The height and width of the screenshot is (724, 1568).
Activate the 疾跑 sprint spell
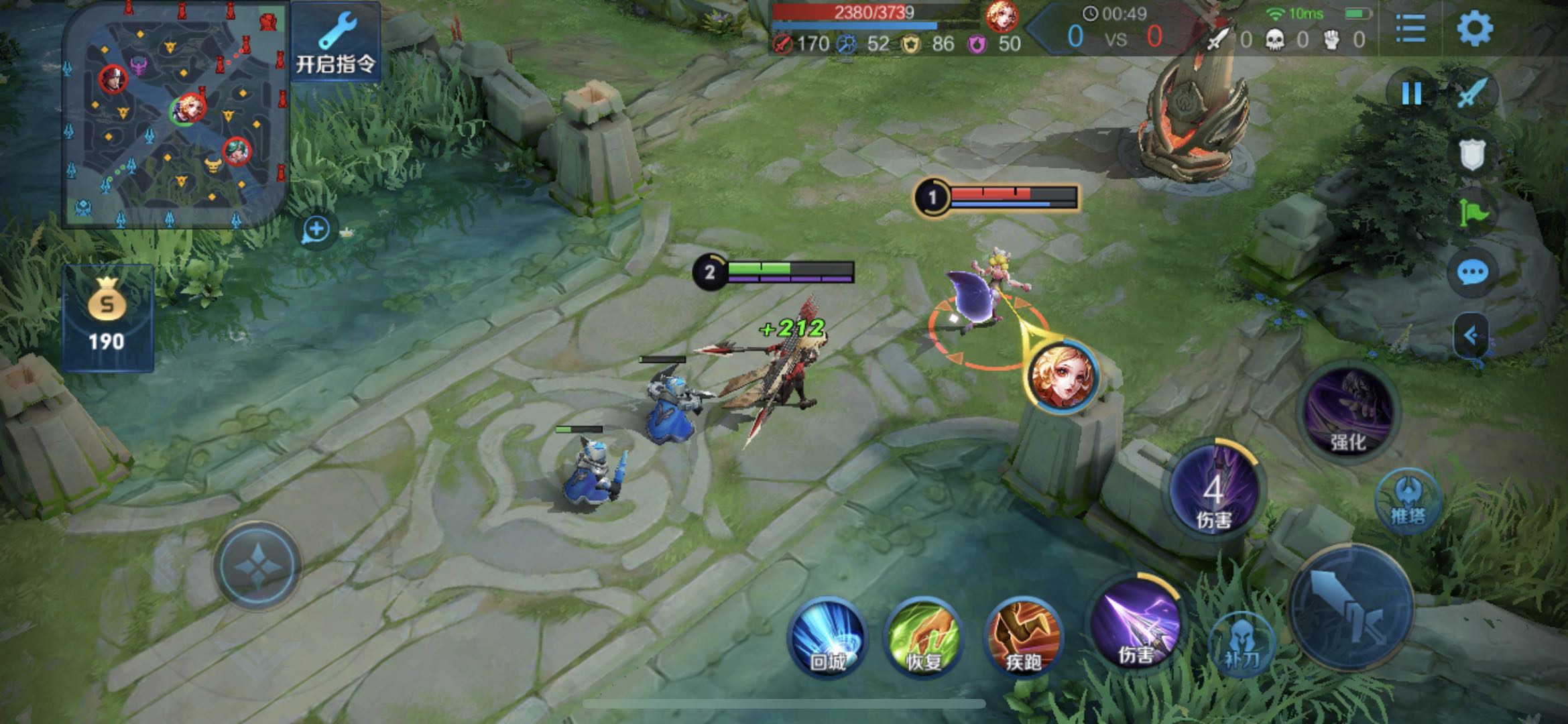pyautogui.click(x=1023, y=637)
